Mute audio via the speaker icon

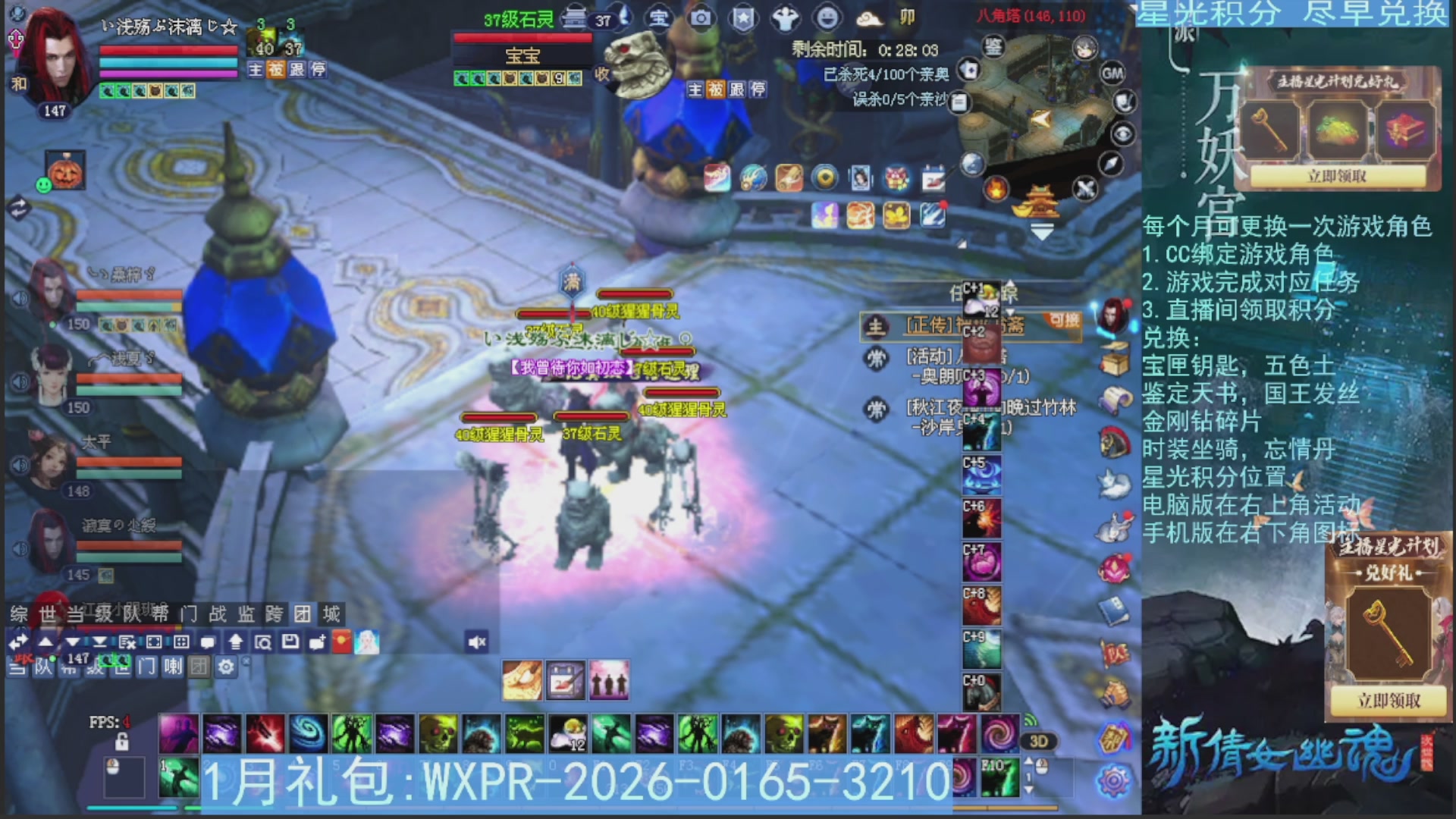click(479, 642)
